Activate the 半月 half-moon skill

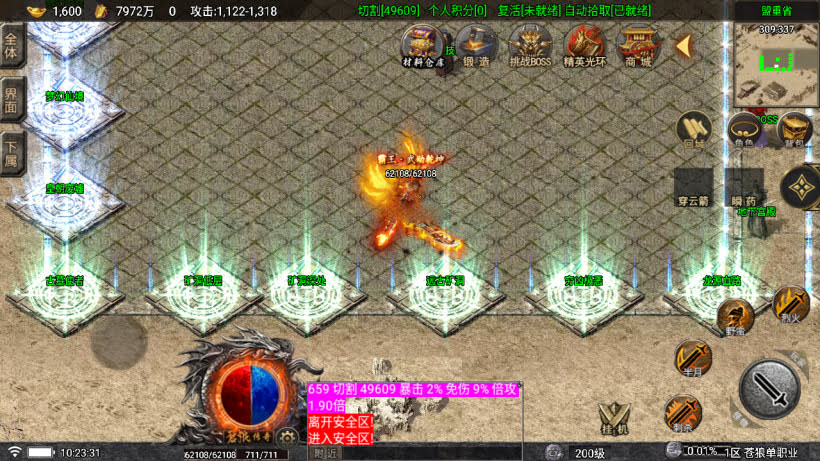pos(691,358)
